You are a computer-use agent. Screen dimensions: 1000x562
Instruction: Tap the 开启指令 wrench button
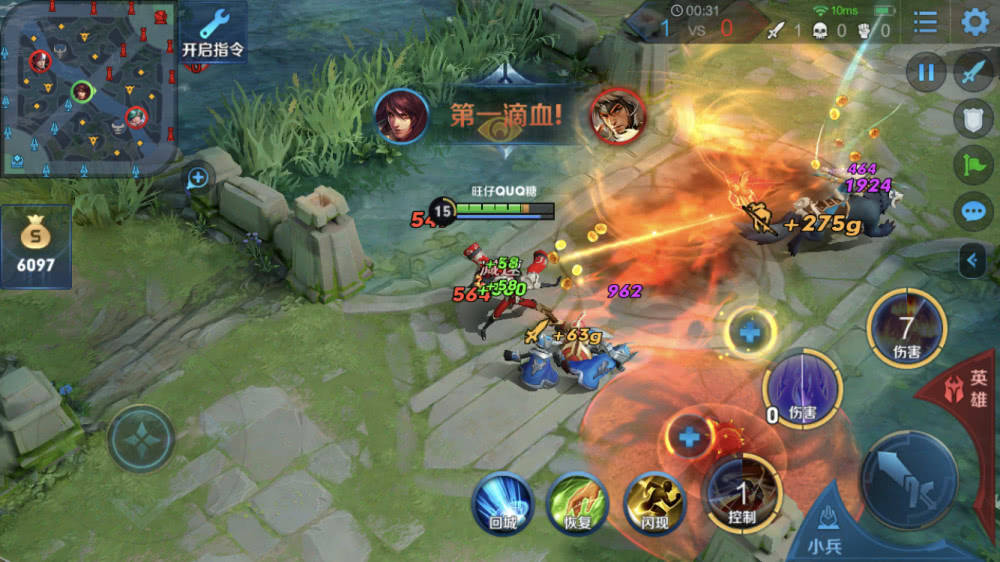tap(213, 32)
